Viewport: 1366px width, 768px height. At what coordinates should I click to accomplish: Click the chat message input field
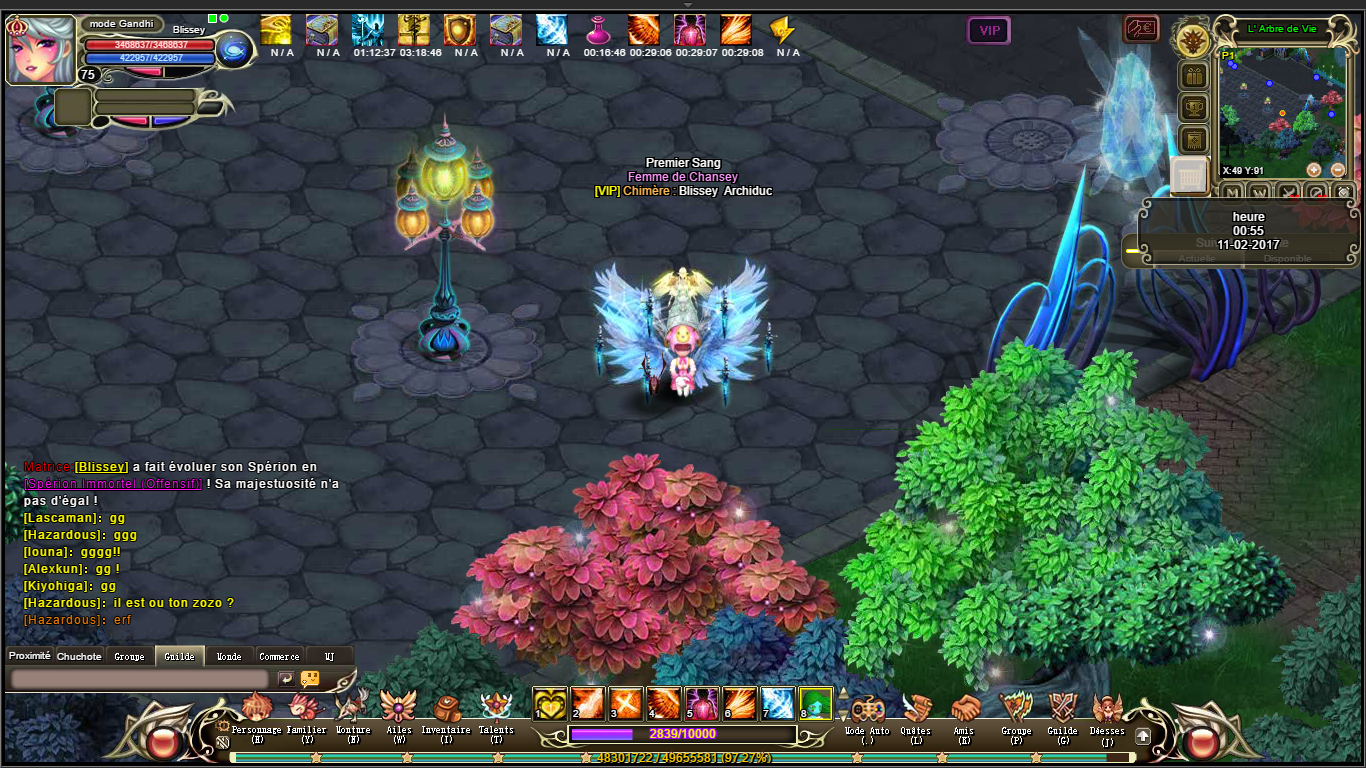click(x=140, y=679)
